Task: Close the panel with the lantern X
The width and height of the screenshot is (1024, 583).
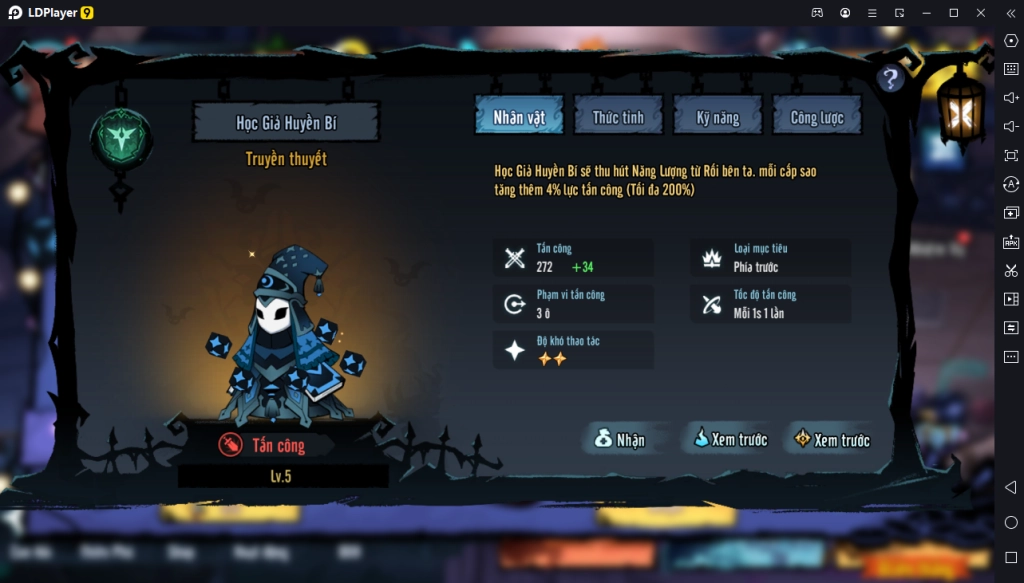Action: pyautogui.click(x=961, y=114)
